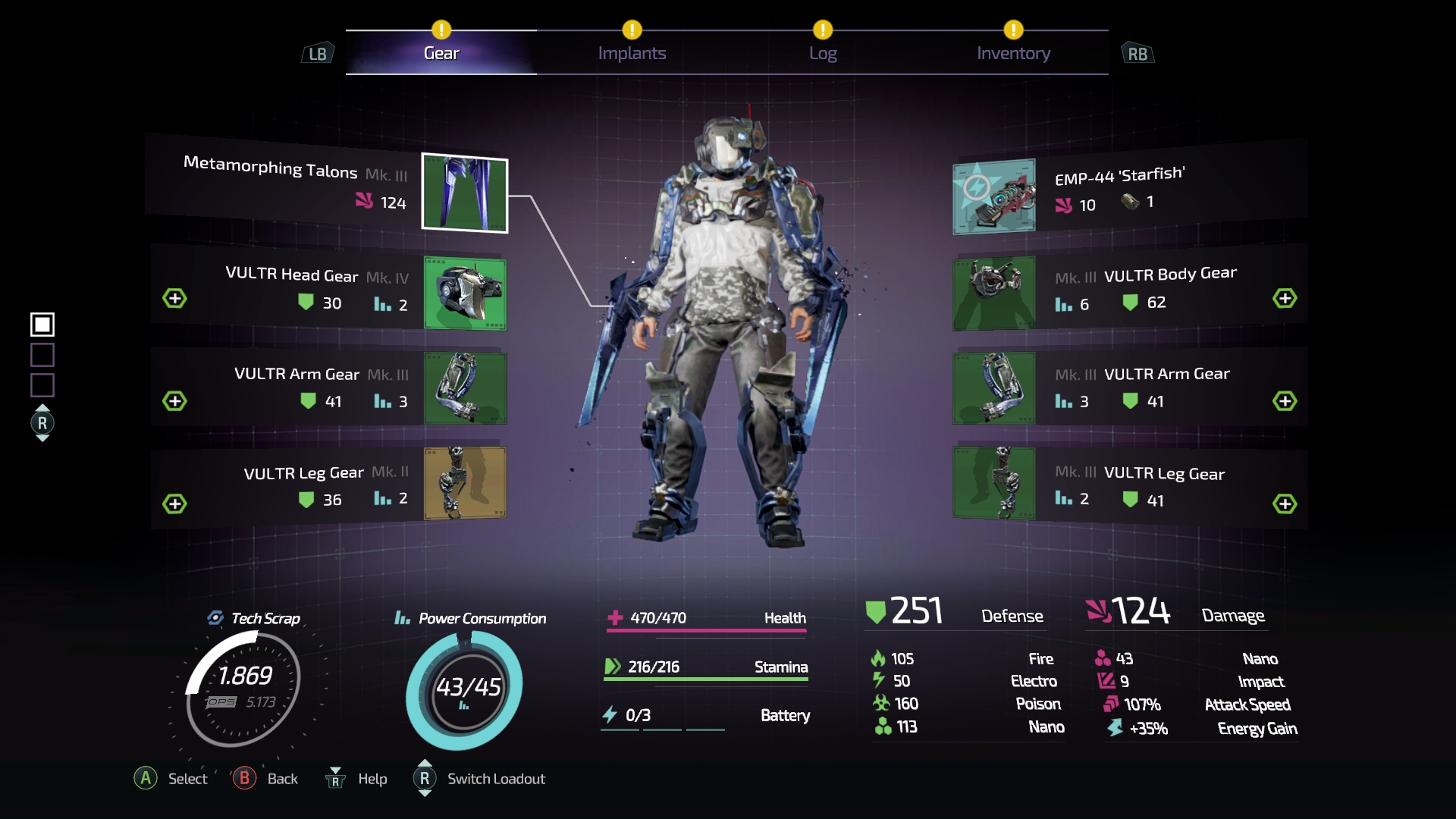Go to the Inventory tab
Image resolution: width=1456 pixels, height=819 pixels.
click(1013, 53)
